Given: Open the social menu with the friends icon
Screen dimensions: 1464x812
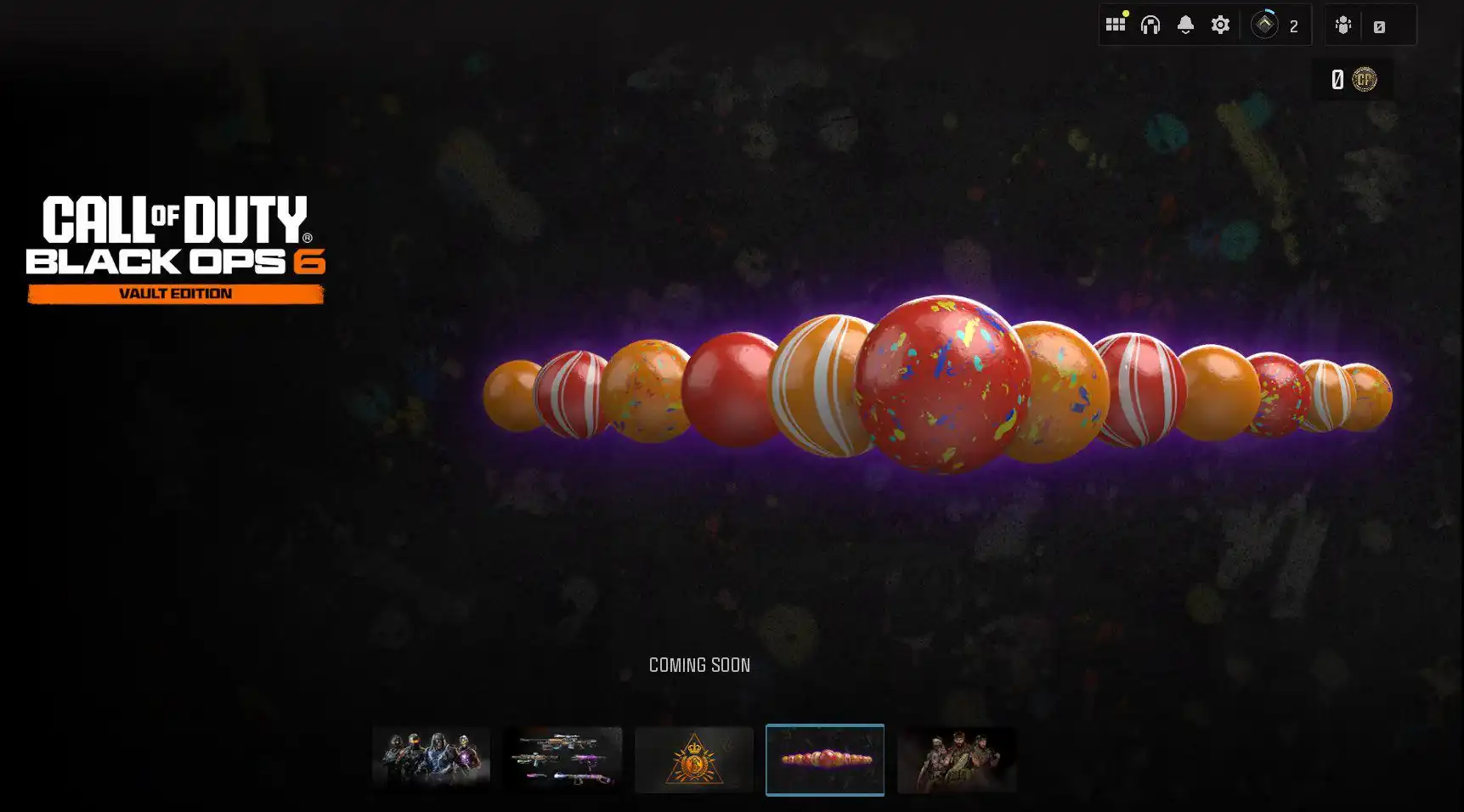Looking at the screenshot, I should pos(1342,25).
